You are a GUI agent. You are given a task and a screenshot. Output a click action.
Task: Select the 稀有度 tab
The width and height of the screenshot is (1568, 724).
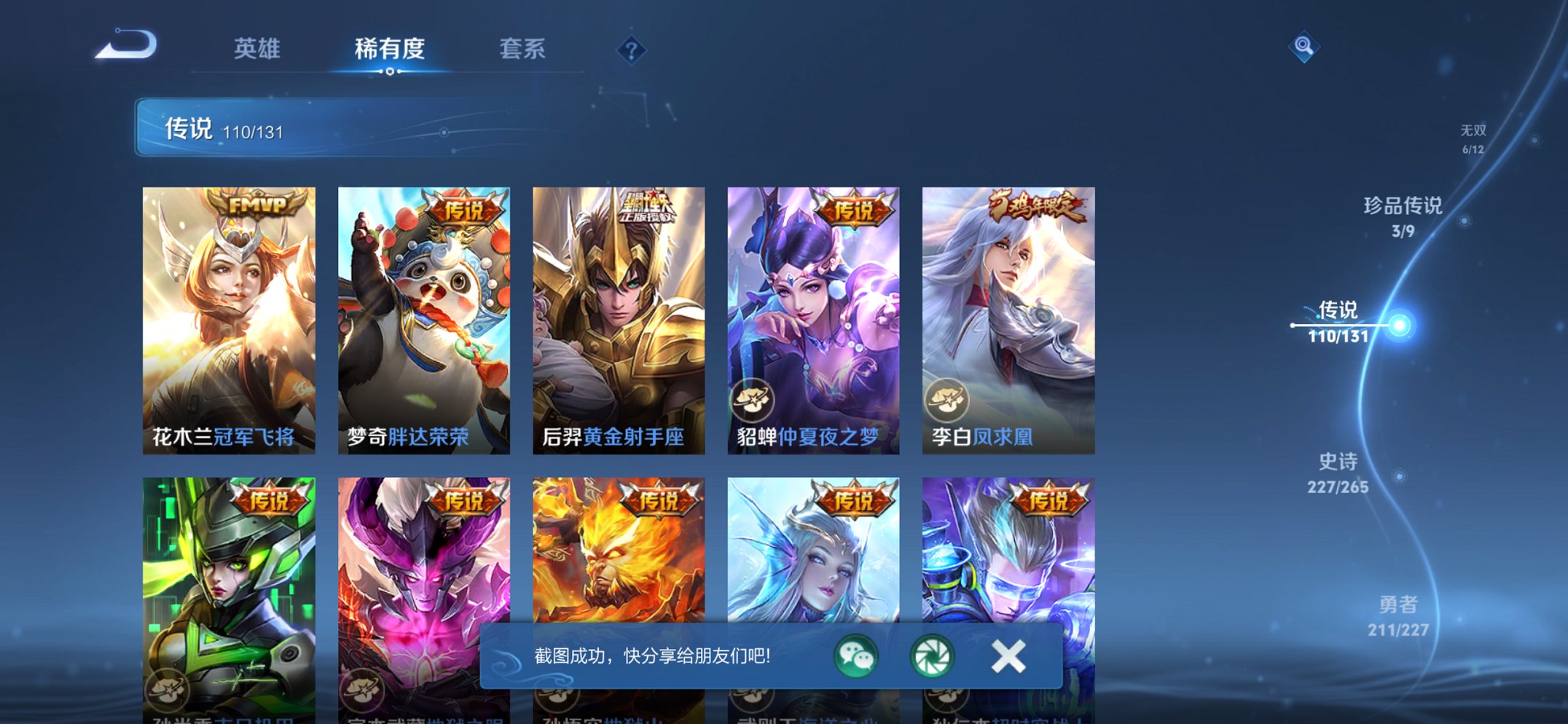pyautogui.click(x=391, y=49)
